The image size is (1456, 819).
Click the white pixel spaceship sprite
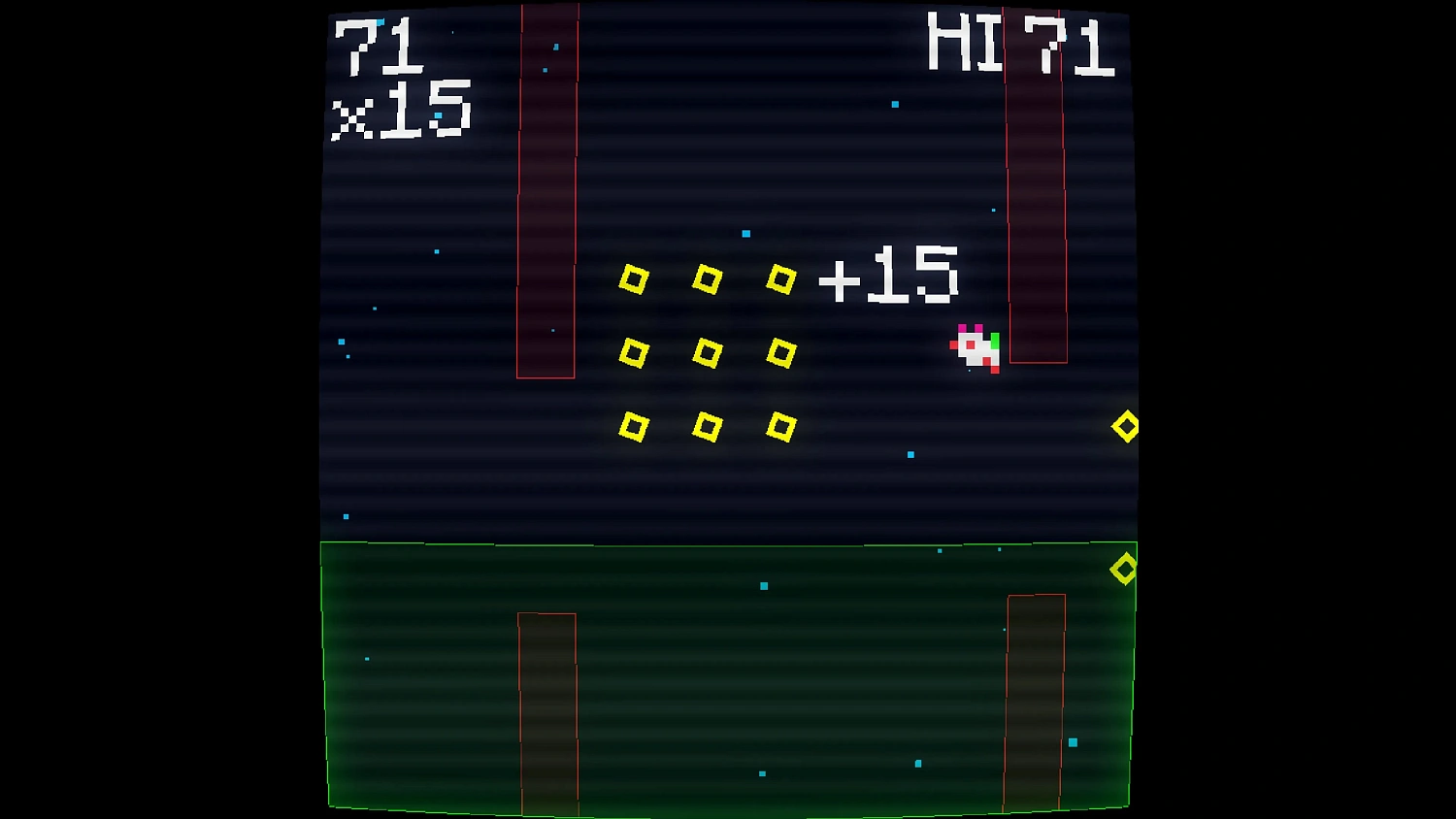(x=974, y=349)
